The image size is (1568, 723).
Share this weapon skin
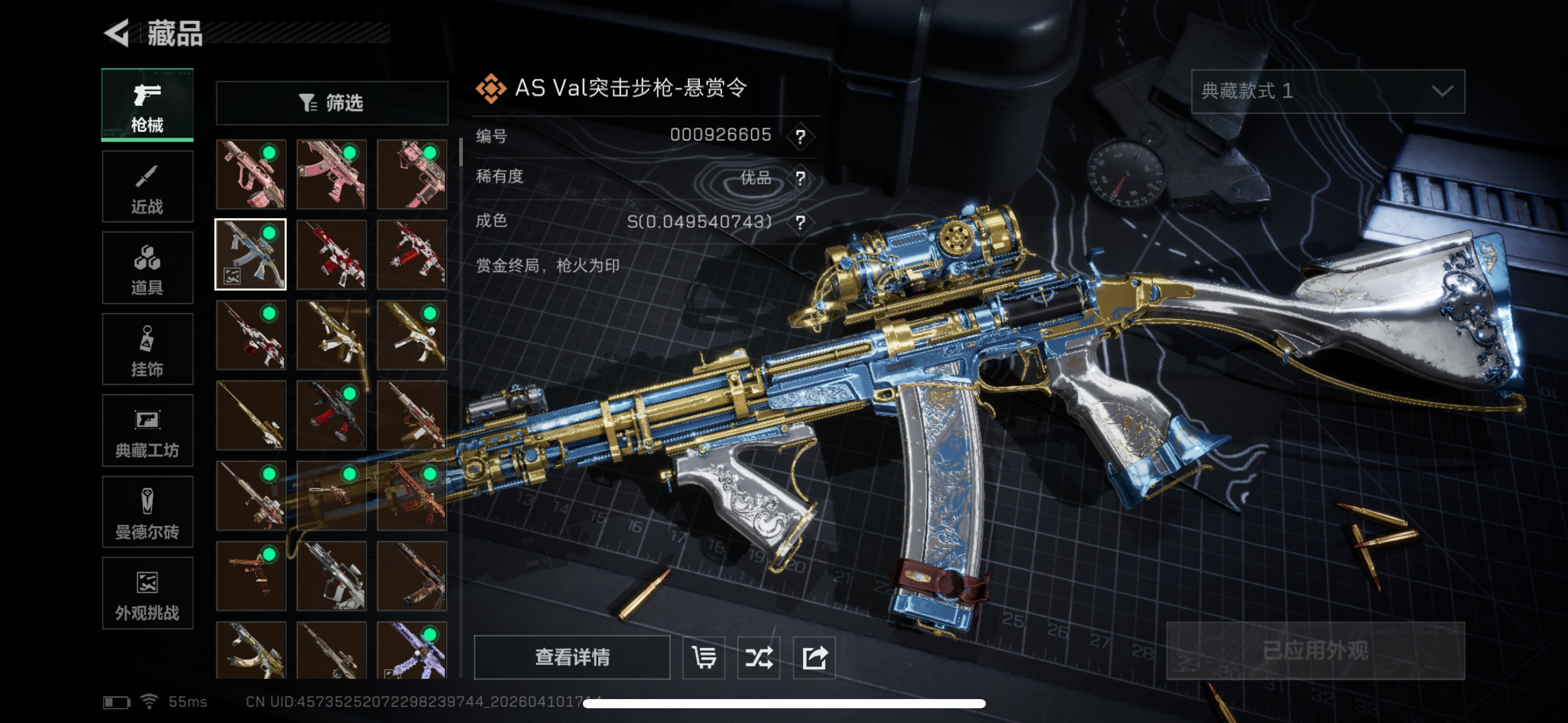pos(815,657)
